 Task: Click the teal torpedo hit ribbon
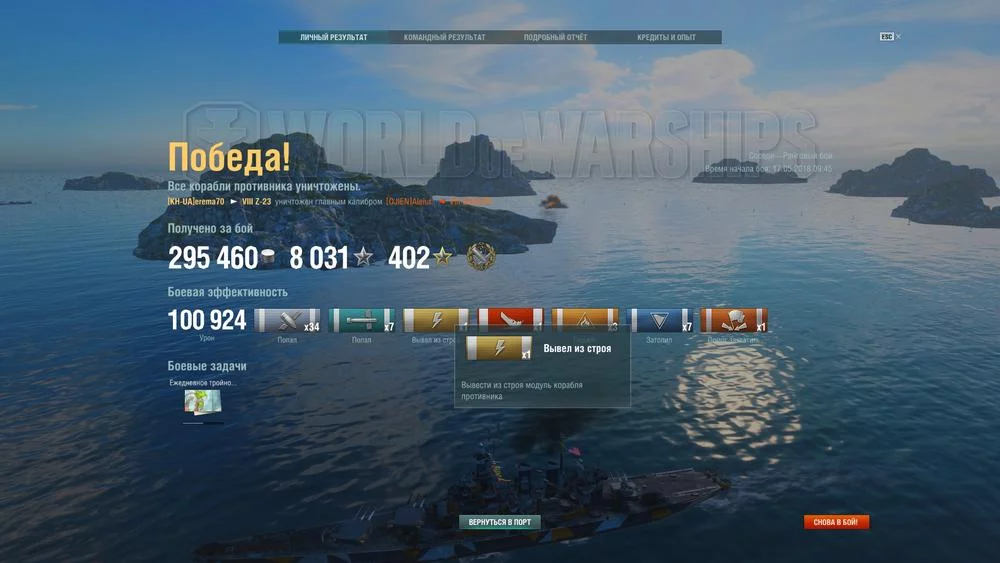pos(362,320)
